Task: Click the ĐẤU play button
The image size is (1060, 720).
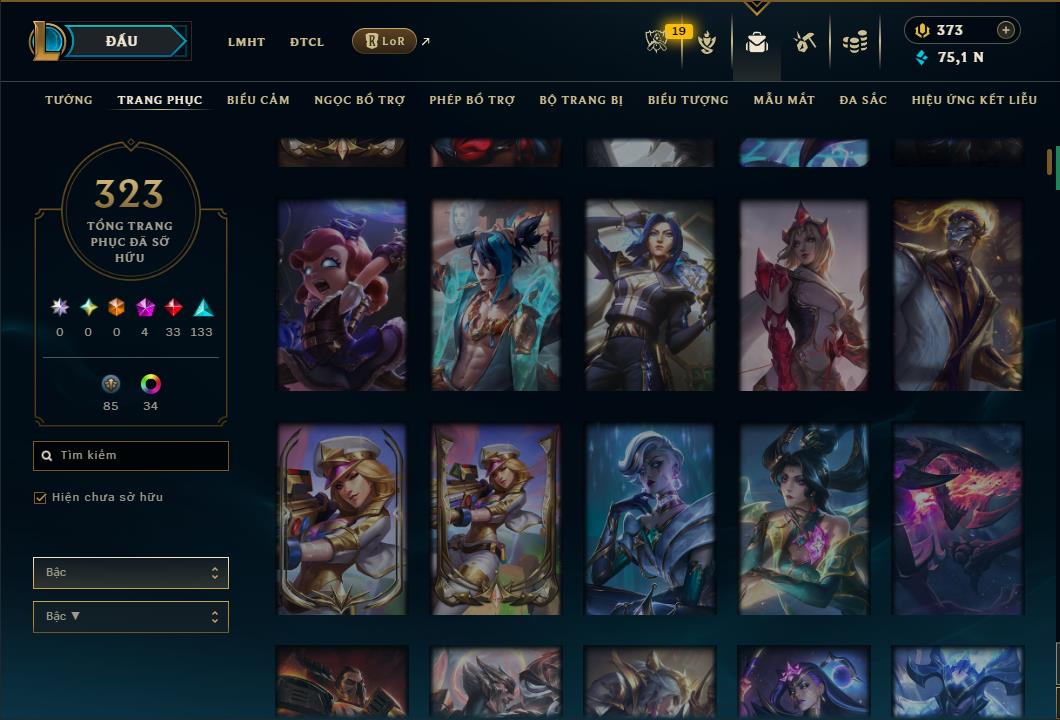Action: click(122, 41)
